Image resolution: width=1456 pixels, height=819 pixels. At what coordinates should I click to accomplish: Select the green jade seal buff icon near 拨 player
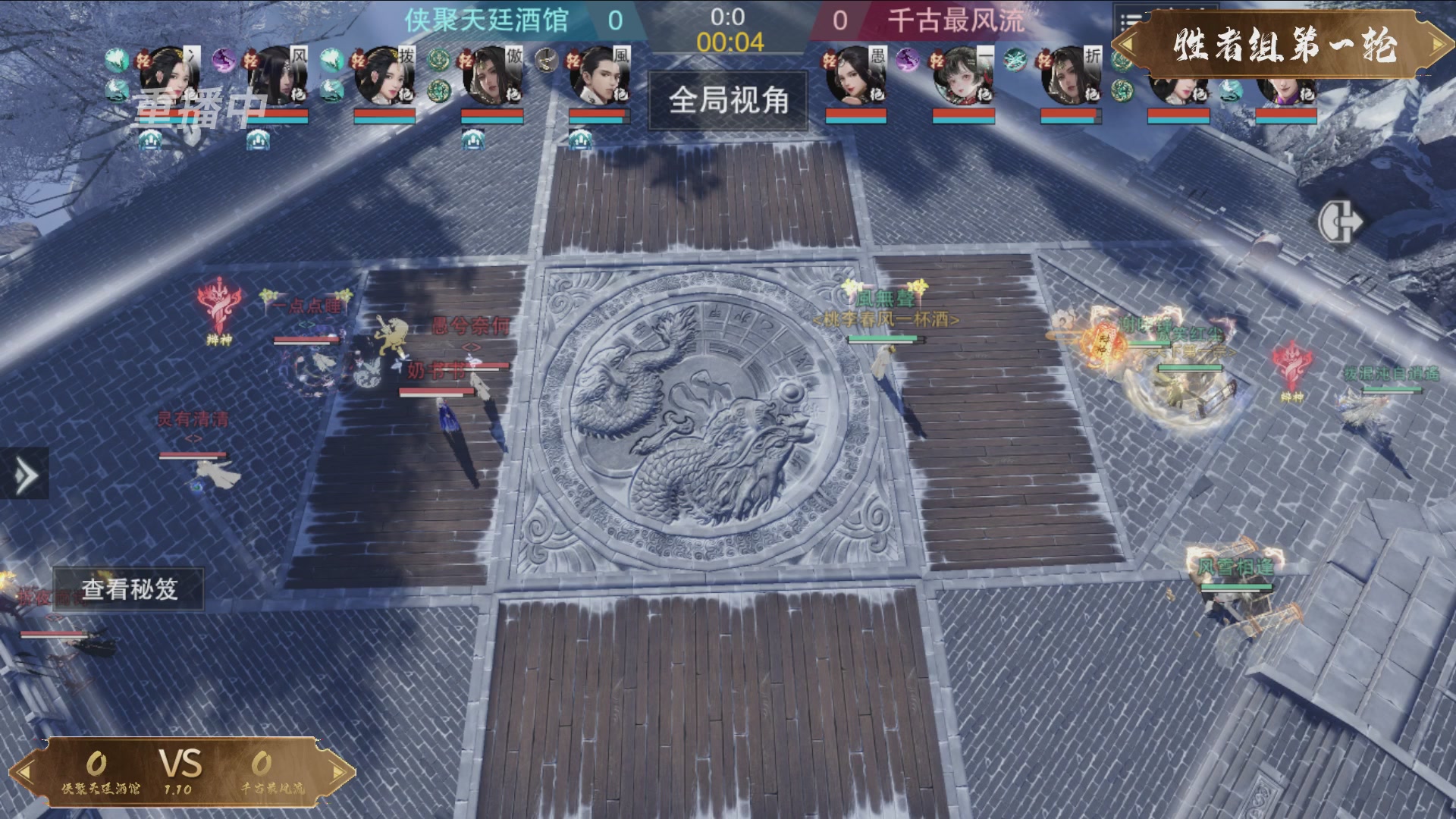pos(438,58)
